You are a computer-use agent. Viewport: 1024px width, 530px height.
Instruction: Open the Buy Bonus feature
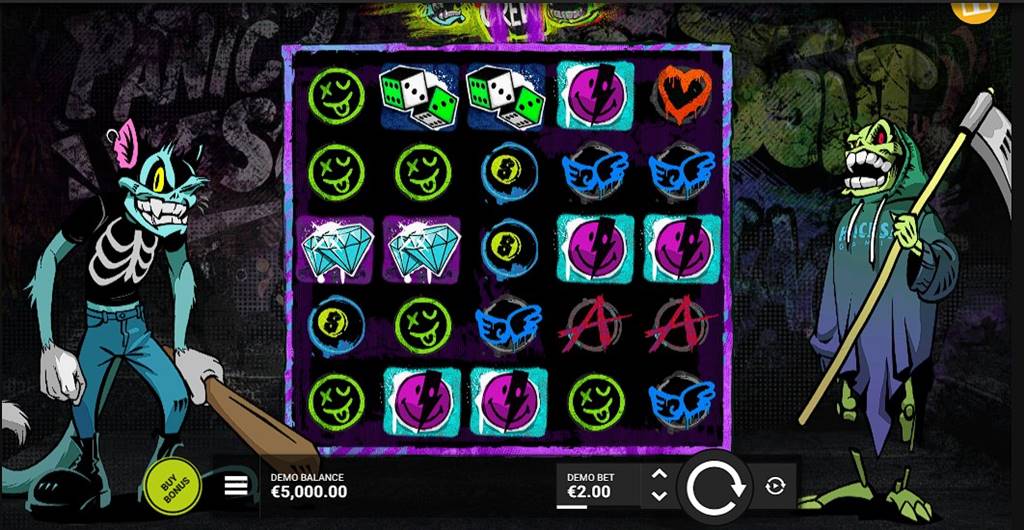click(x=173, y=486)
